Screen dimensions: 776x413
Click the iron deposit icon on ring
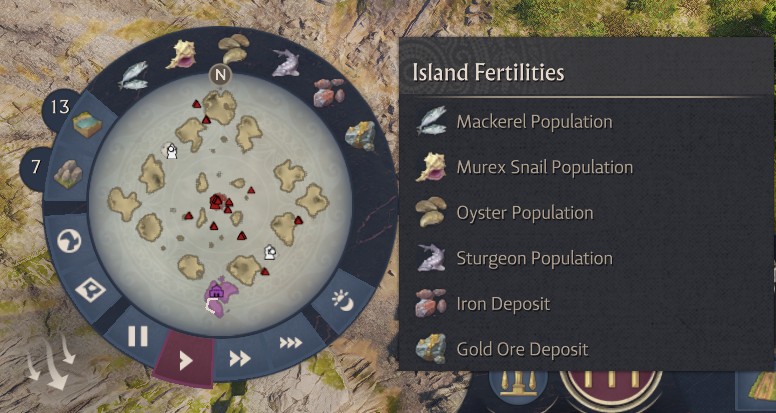tap(328, 92)
